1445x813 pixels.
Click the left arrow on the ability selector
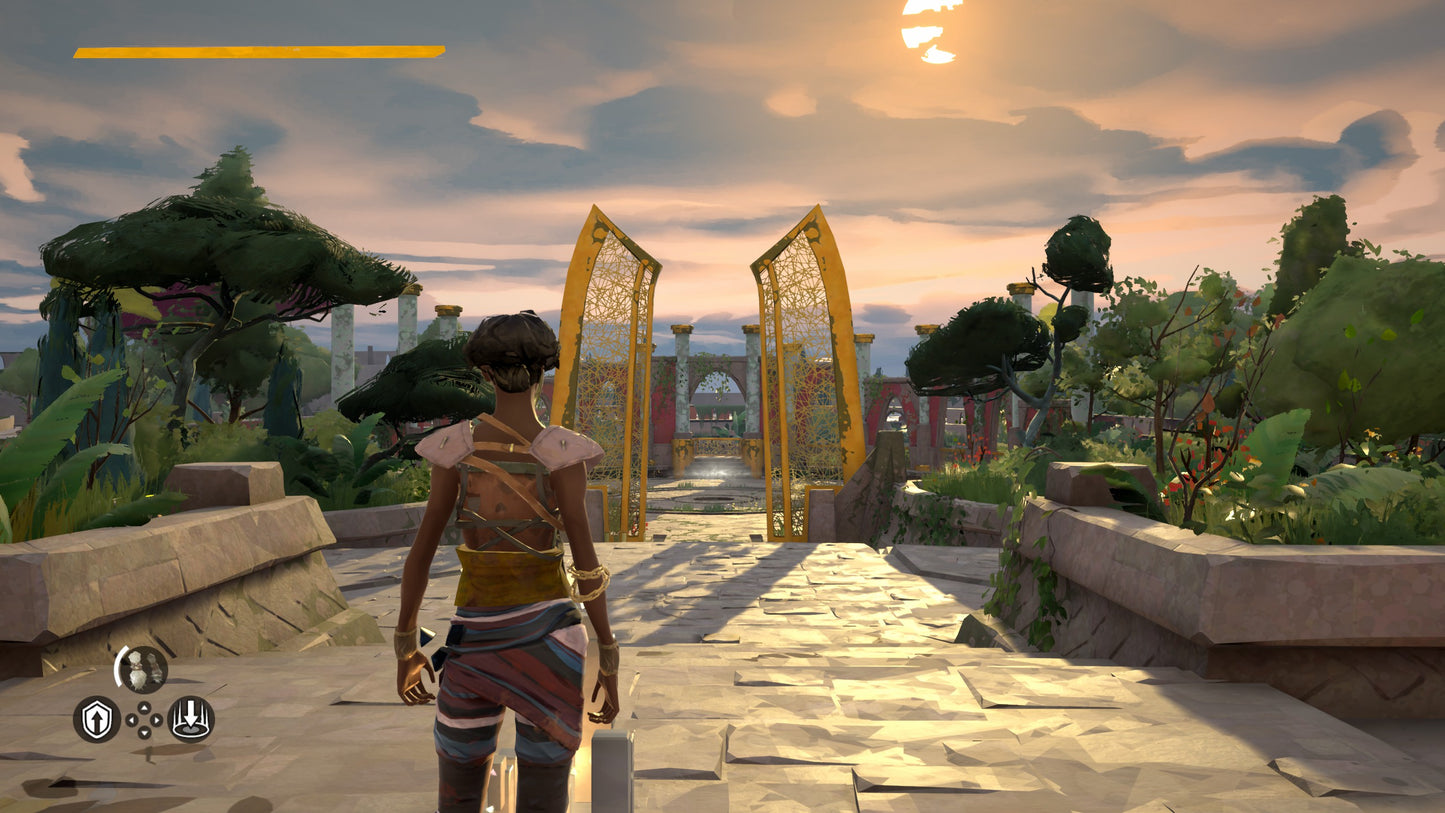[131, 719]
